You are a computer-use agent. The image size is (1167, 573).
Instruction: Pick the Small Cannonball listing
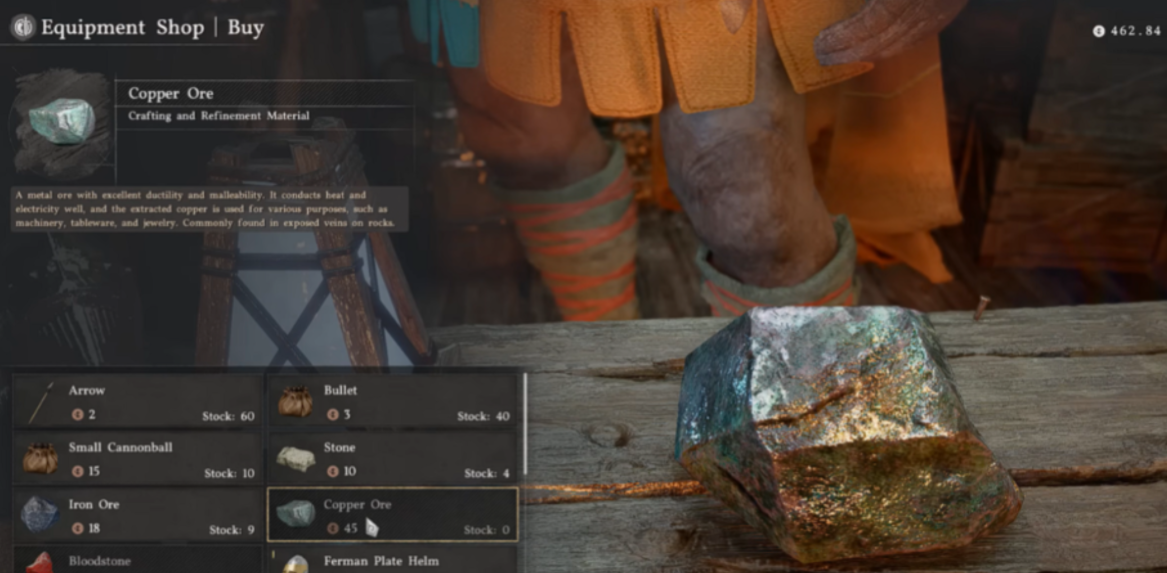click(137, 458)
